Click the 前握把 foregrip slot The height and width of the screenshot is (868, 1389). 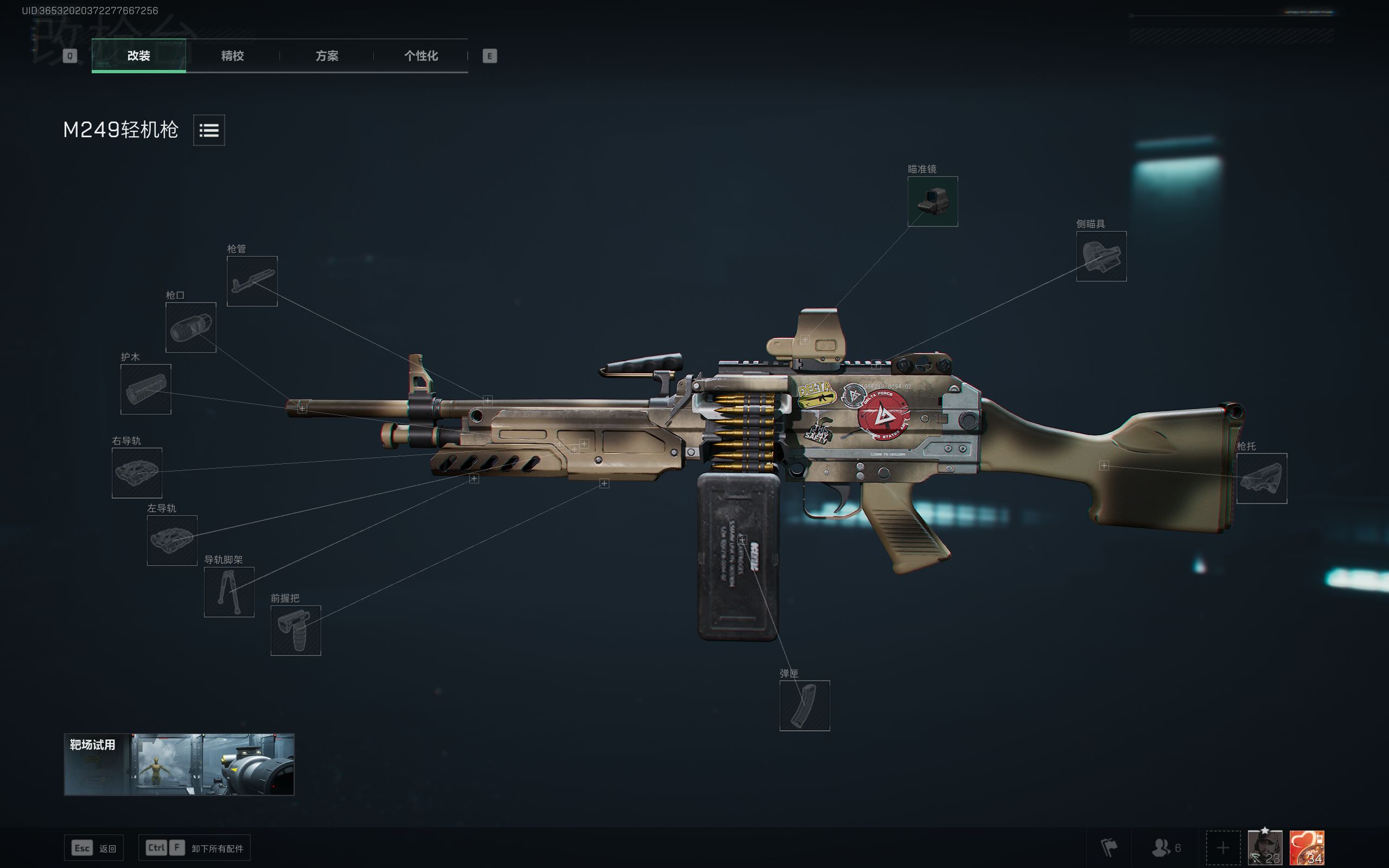point(296,630)
